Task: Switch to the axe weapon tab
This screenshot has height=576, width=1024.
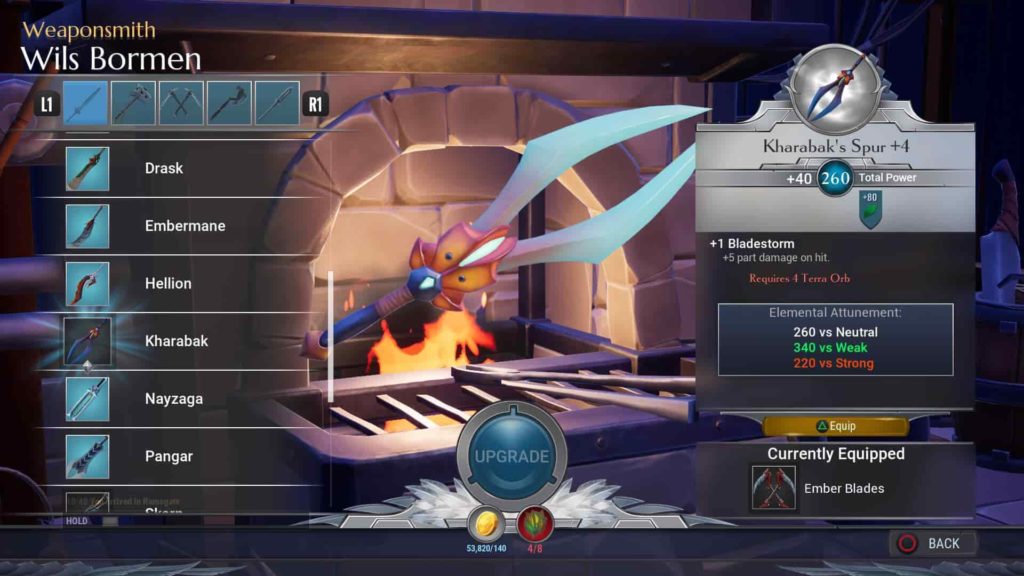Action: pos(229,103)
